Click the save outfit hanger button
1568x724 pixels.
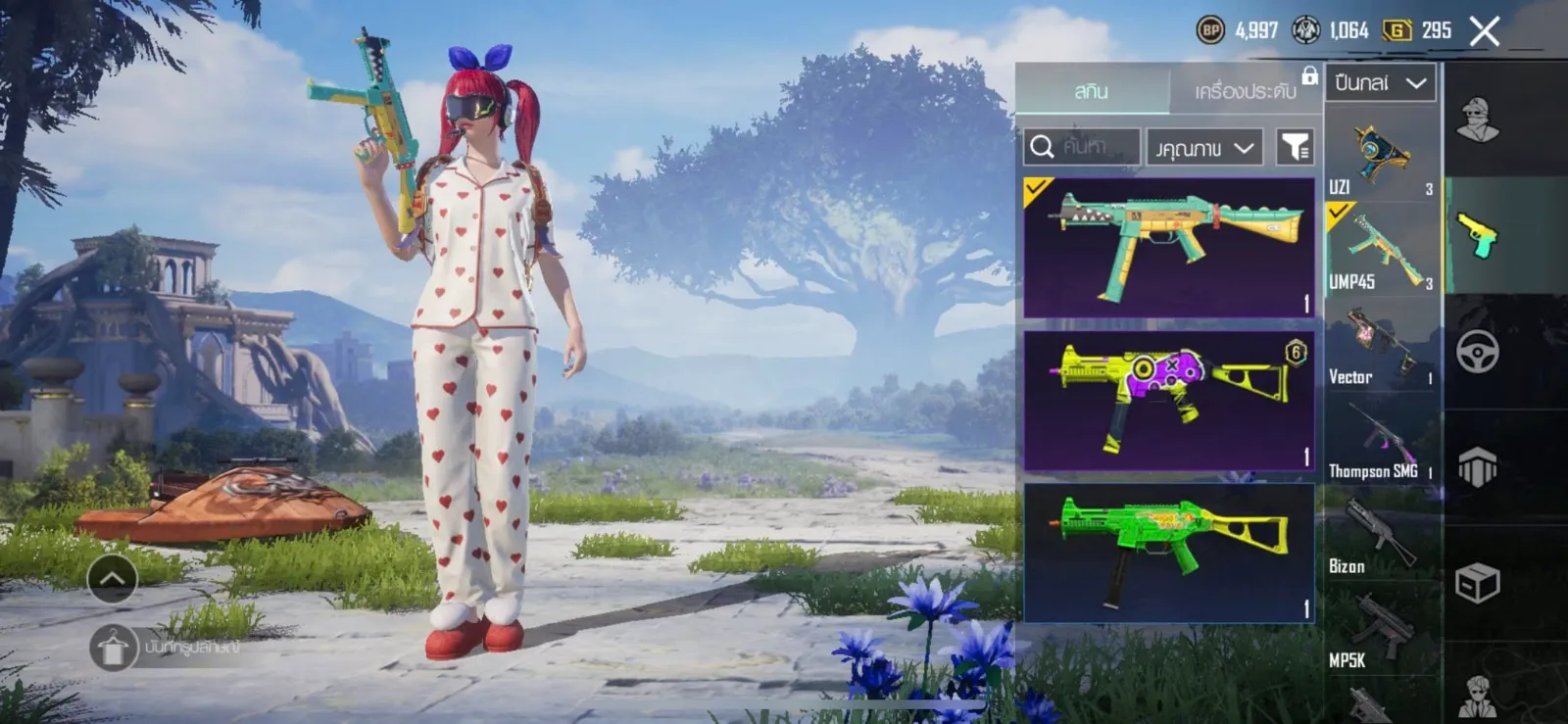pos(113,648)
